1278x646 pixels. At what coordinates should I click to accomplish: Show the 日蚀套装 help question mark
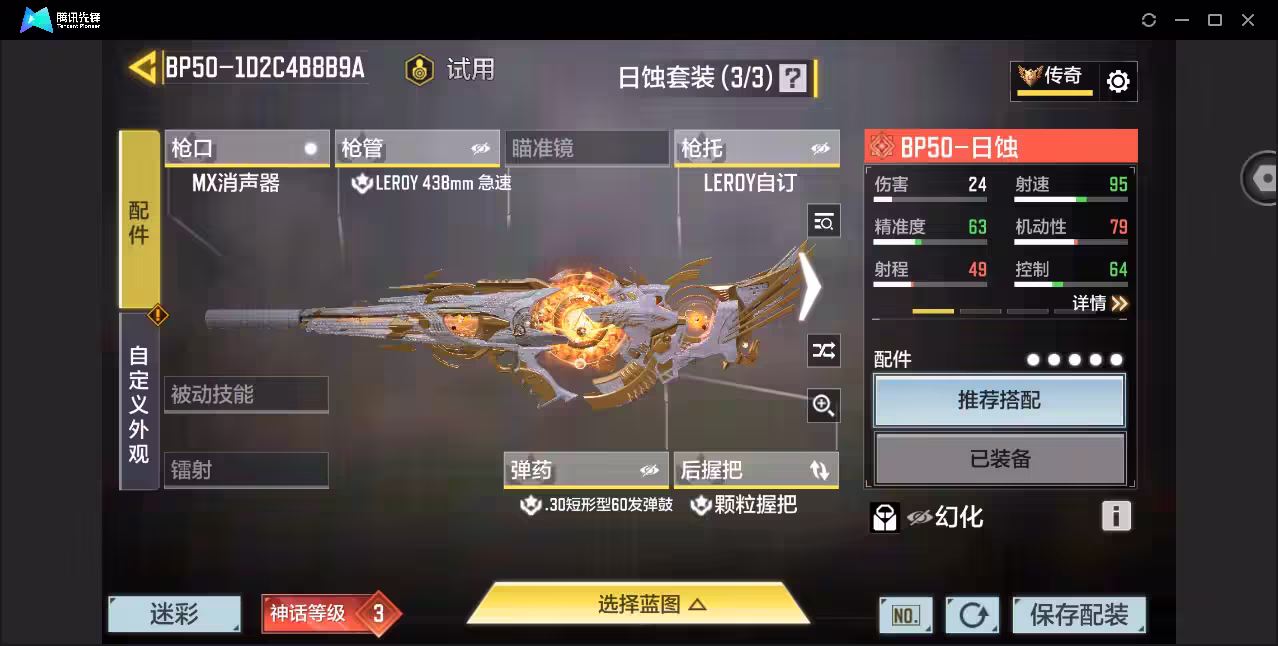point(793,78)
